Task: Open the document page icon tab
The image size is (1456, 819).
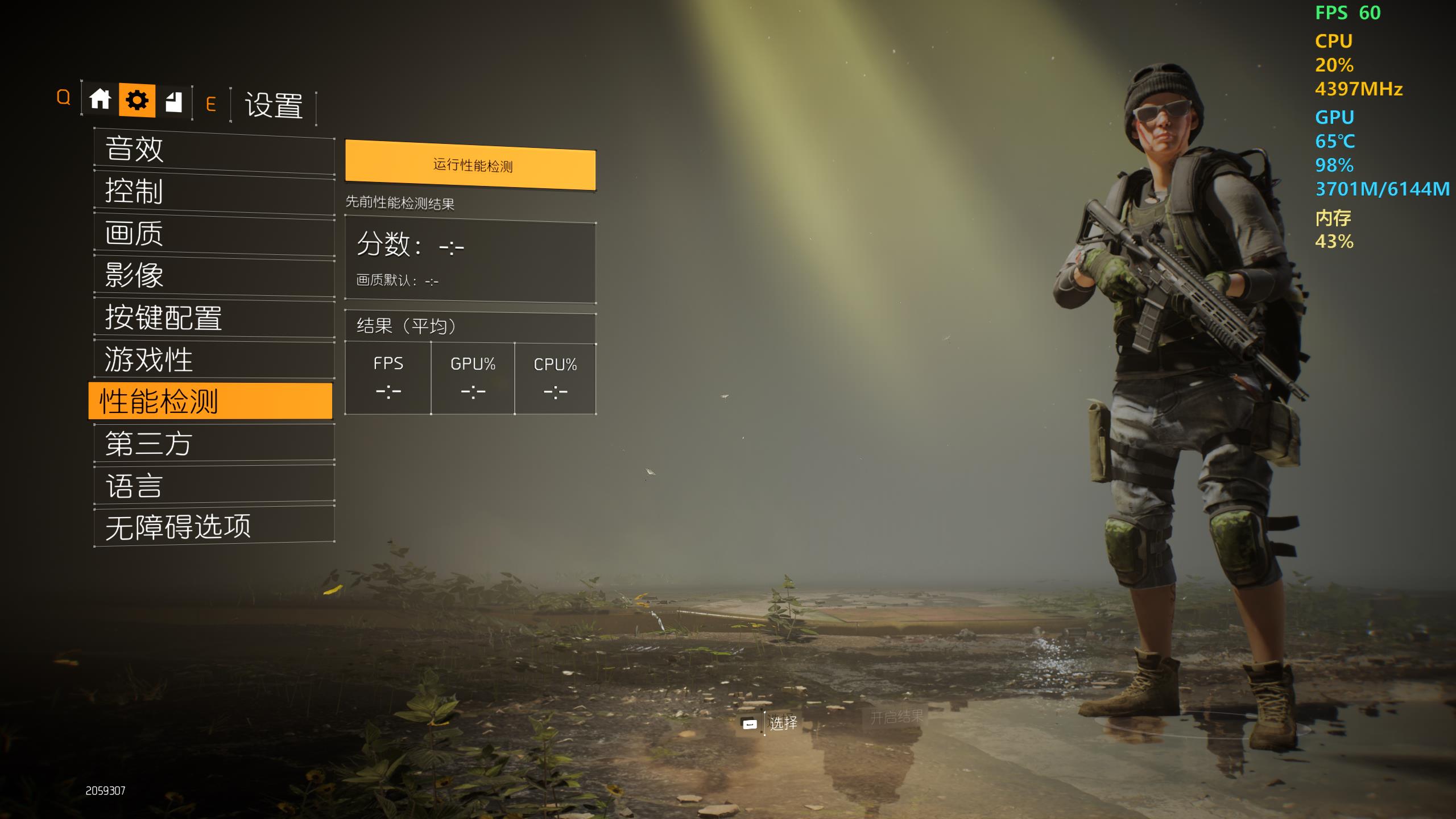Action: 173,102
